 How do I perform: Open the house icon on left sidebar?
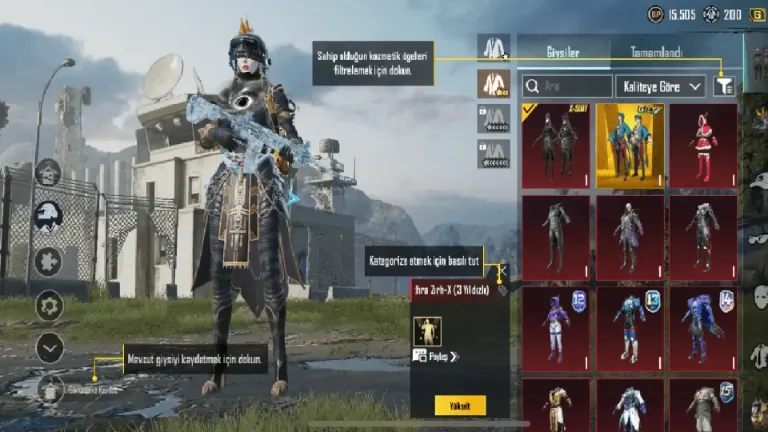pos(47,173)
